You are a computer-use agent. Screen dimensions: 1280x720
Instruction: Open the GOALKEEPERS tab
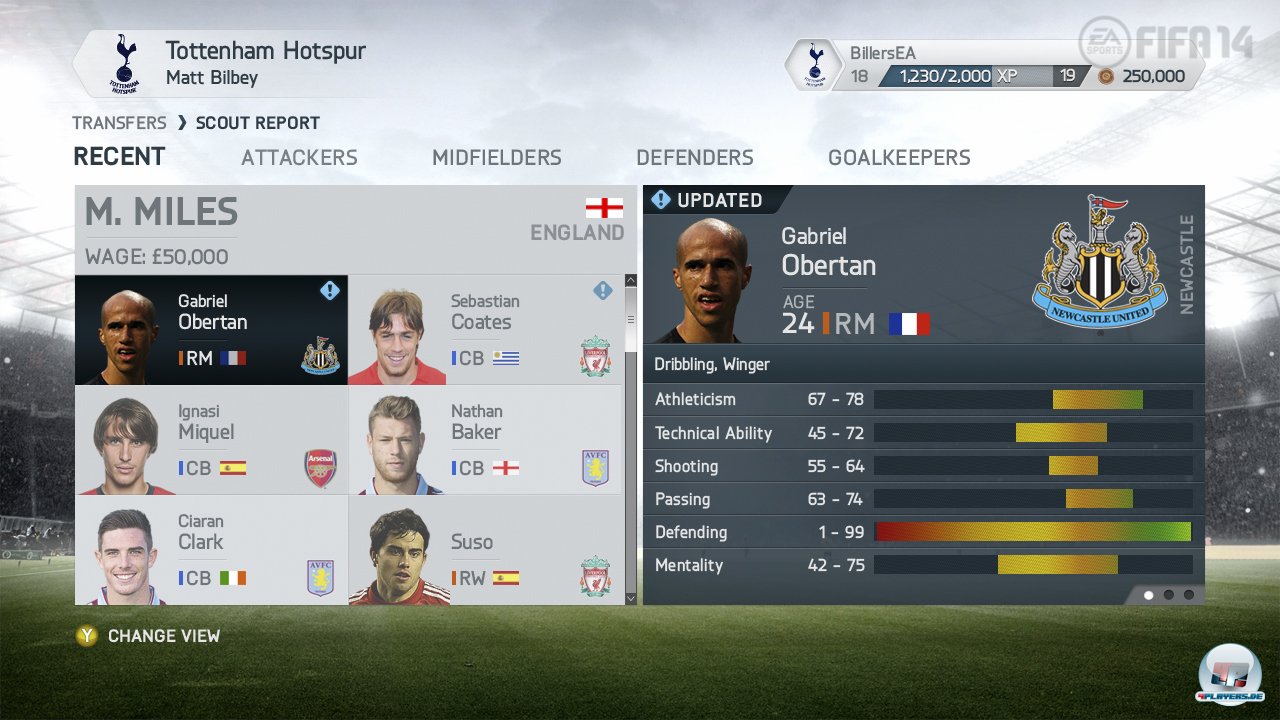tap(899, 157)
